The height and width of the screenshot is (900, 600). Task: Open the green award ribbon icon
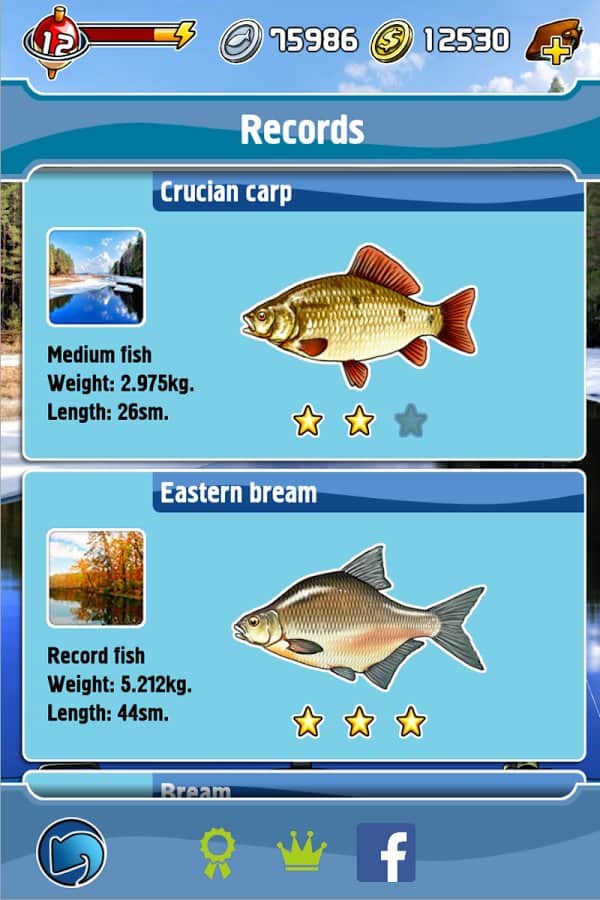pyautogui.click(x=216, y=853)
